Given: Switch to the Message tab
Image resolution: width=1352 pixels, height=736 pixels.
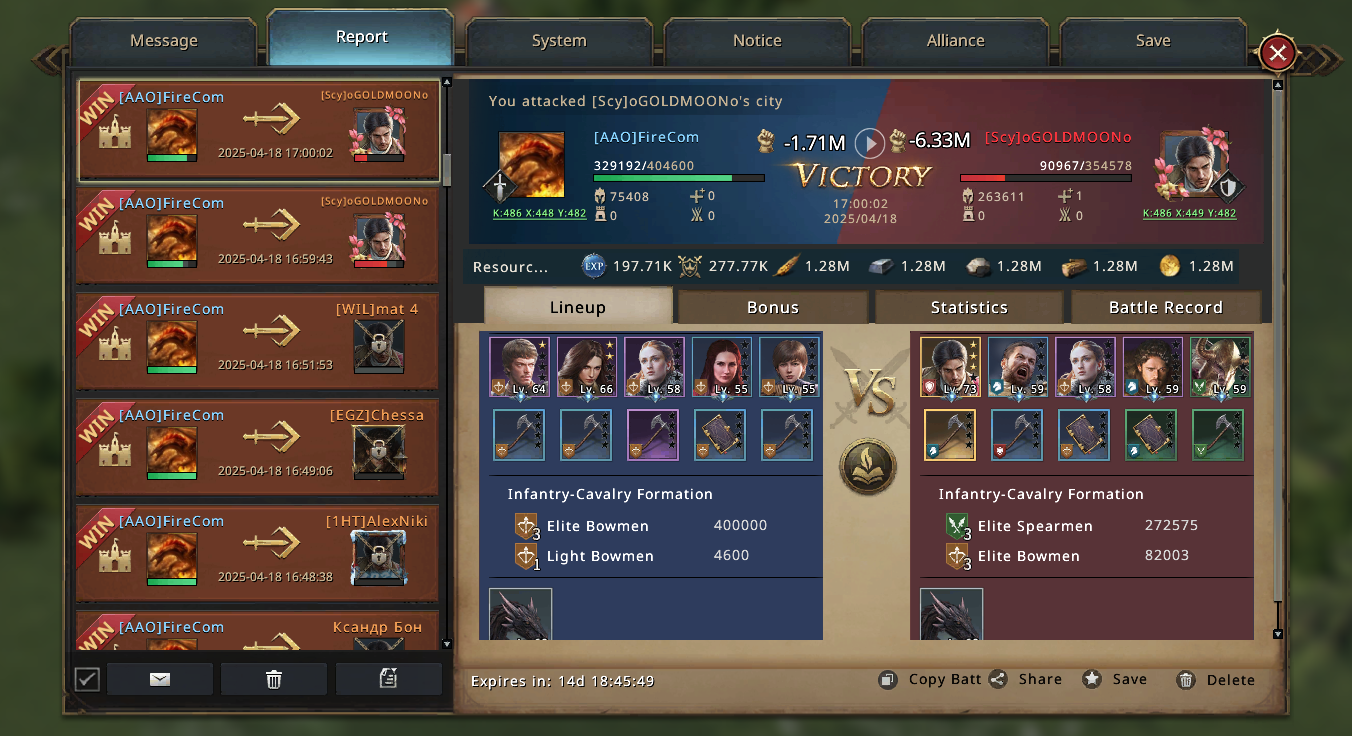Looking at the screenshot, I should (x=163, y=41).
